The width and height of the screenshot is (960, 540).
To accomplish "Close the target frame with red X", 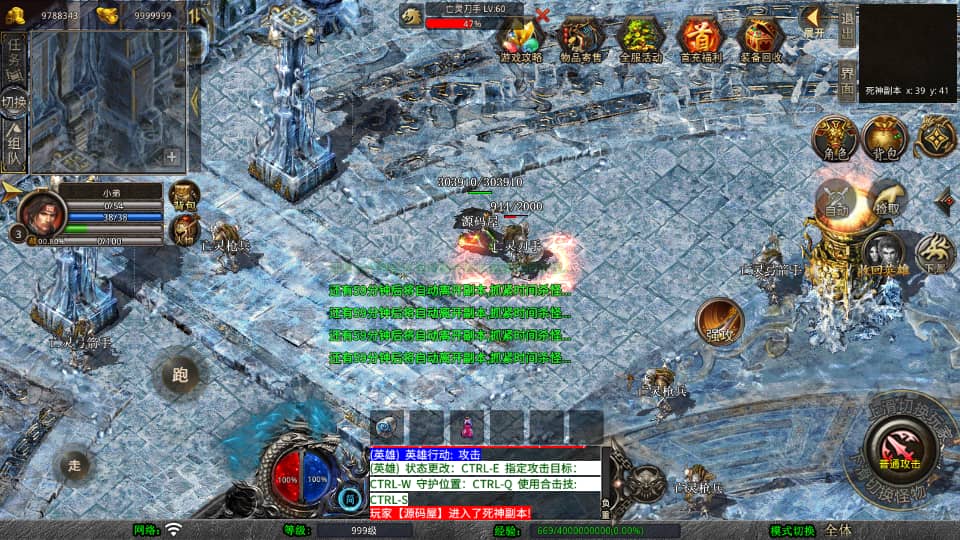I will (543, 15).
